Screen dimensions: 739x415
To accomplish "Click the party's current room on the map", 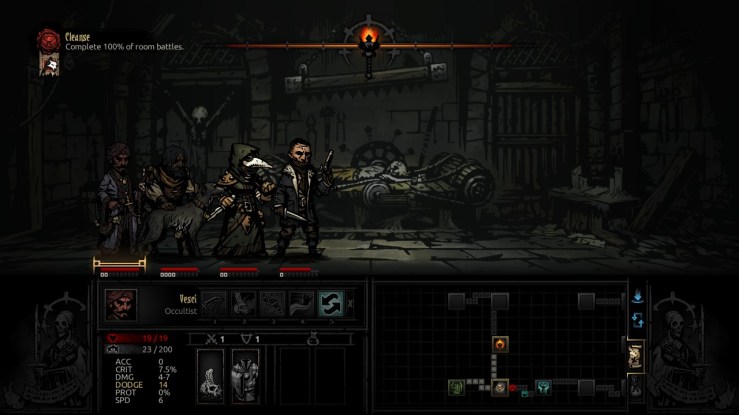I will point(500,386).
